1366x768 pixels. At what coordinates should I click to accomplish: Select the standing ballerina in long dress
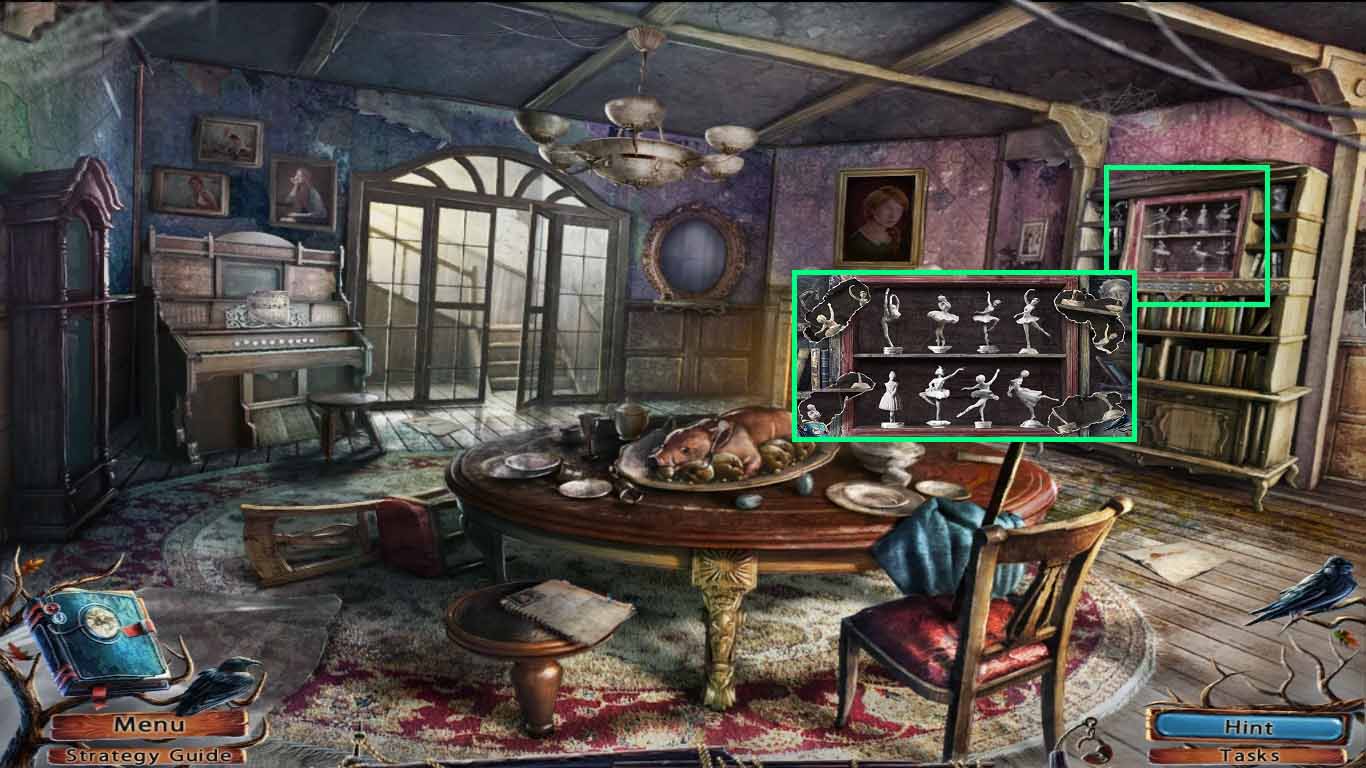890,400
